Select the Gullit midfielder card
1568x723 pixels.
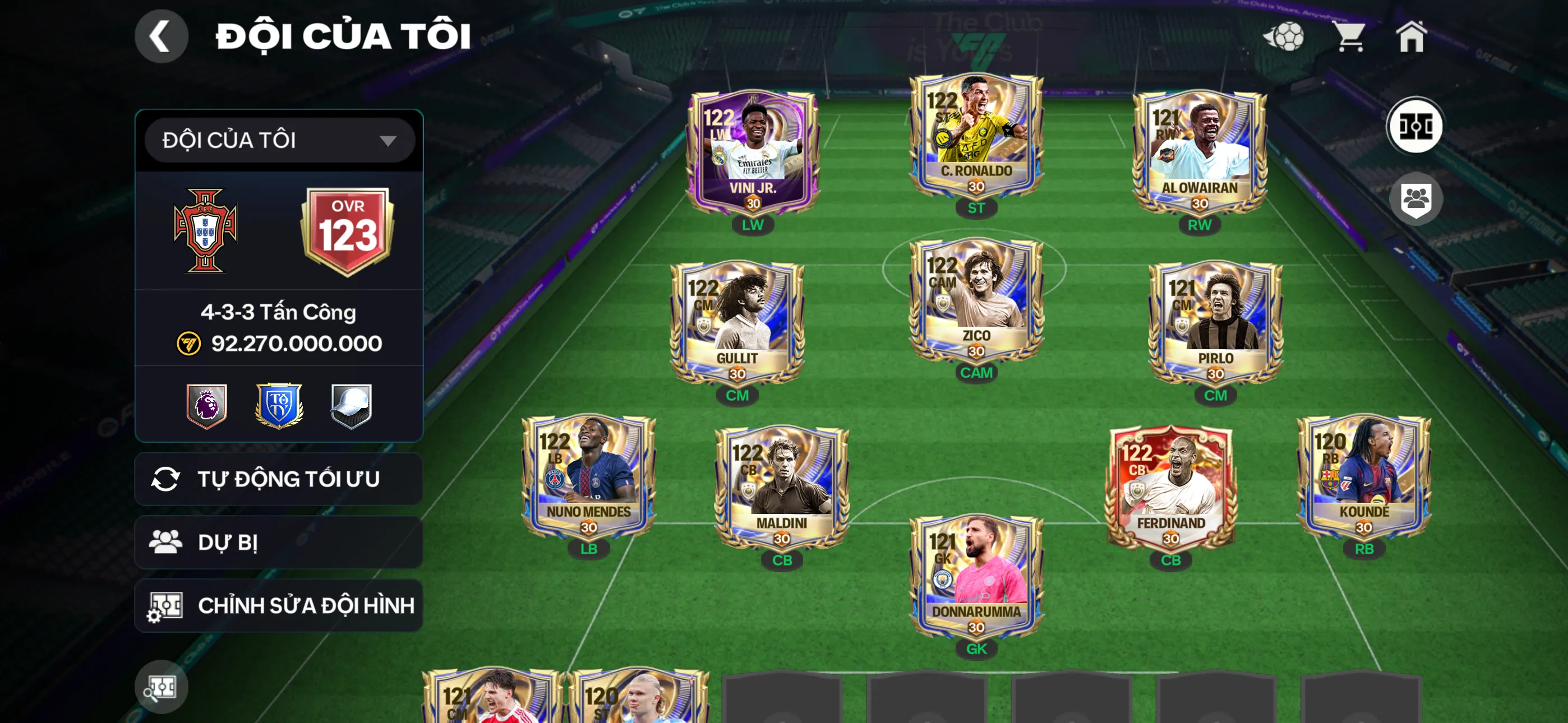[737, 324]
